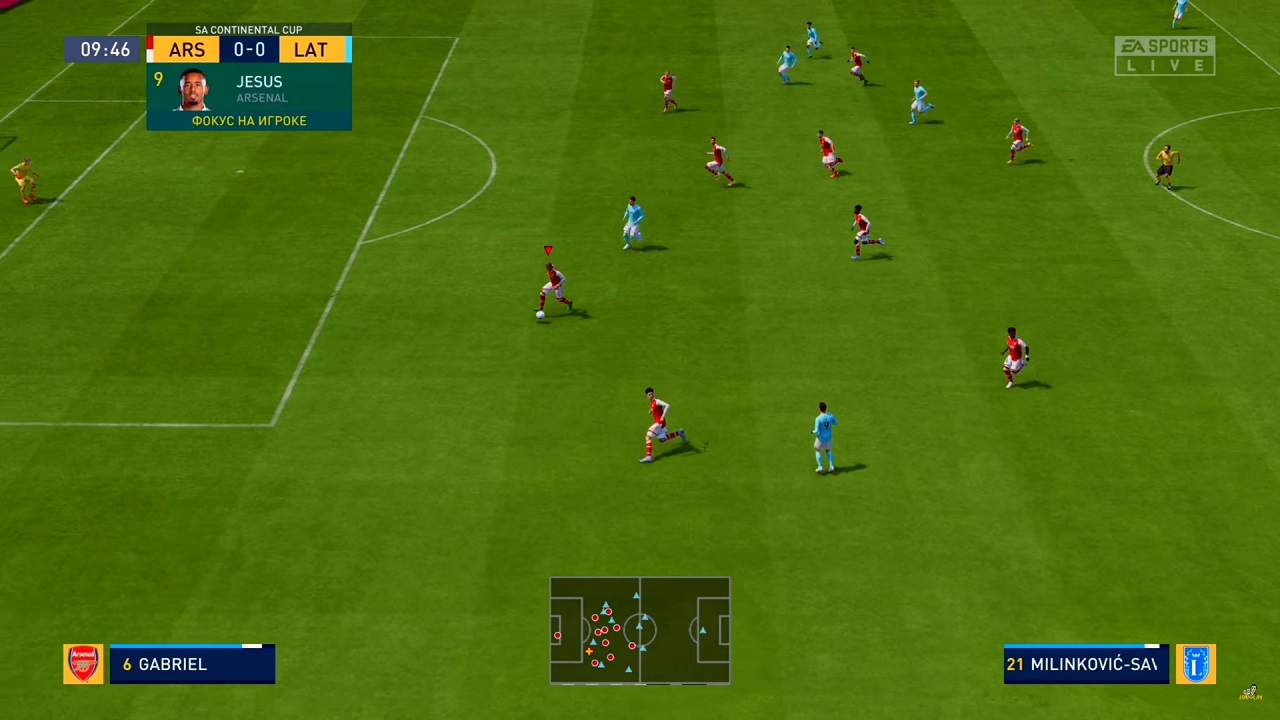Open the SA CONTINENTAL CUP header
The image size is (1280, 720).
248,29
